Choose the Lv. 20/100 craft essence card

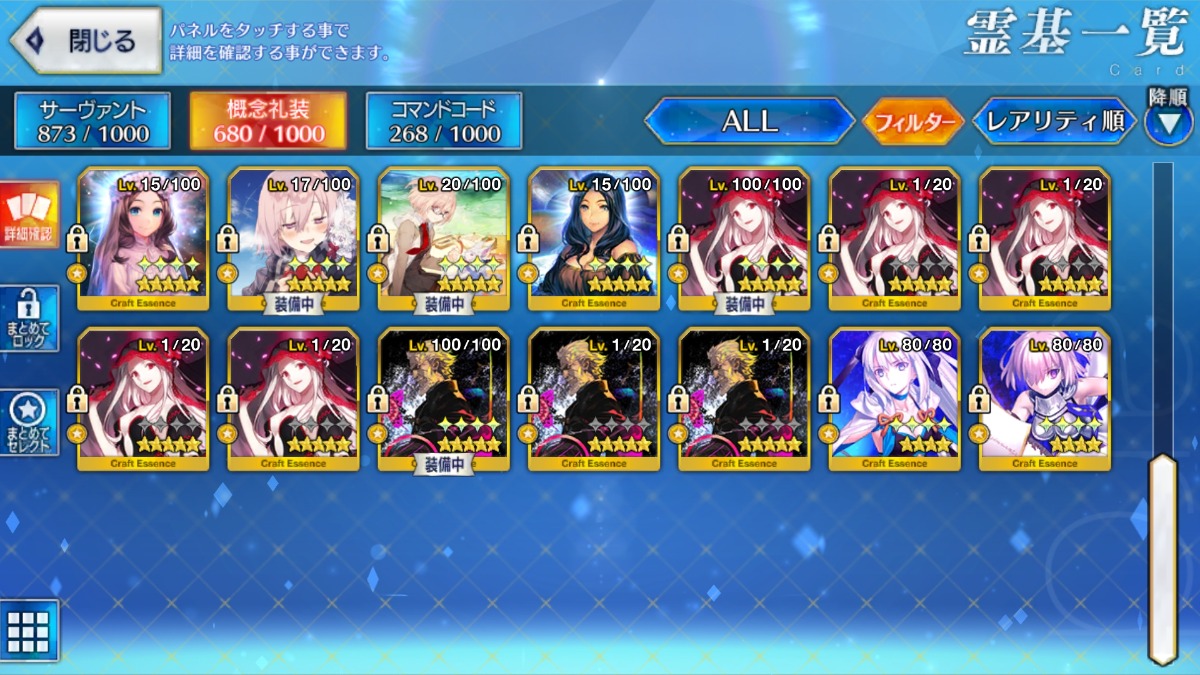tap(444, 238)
